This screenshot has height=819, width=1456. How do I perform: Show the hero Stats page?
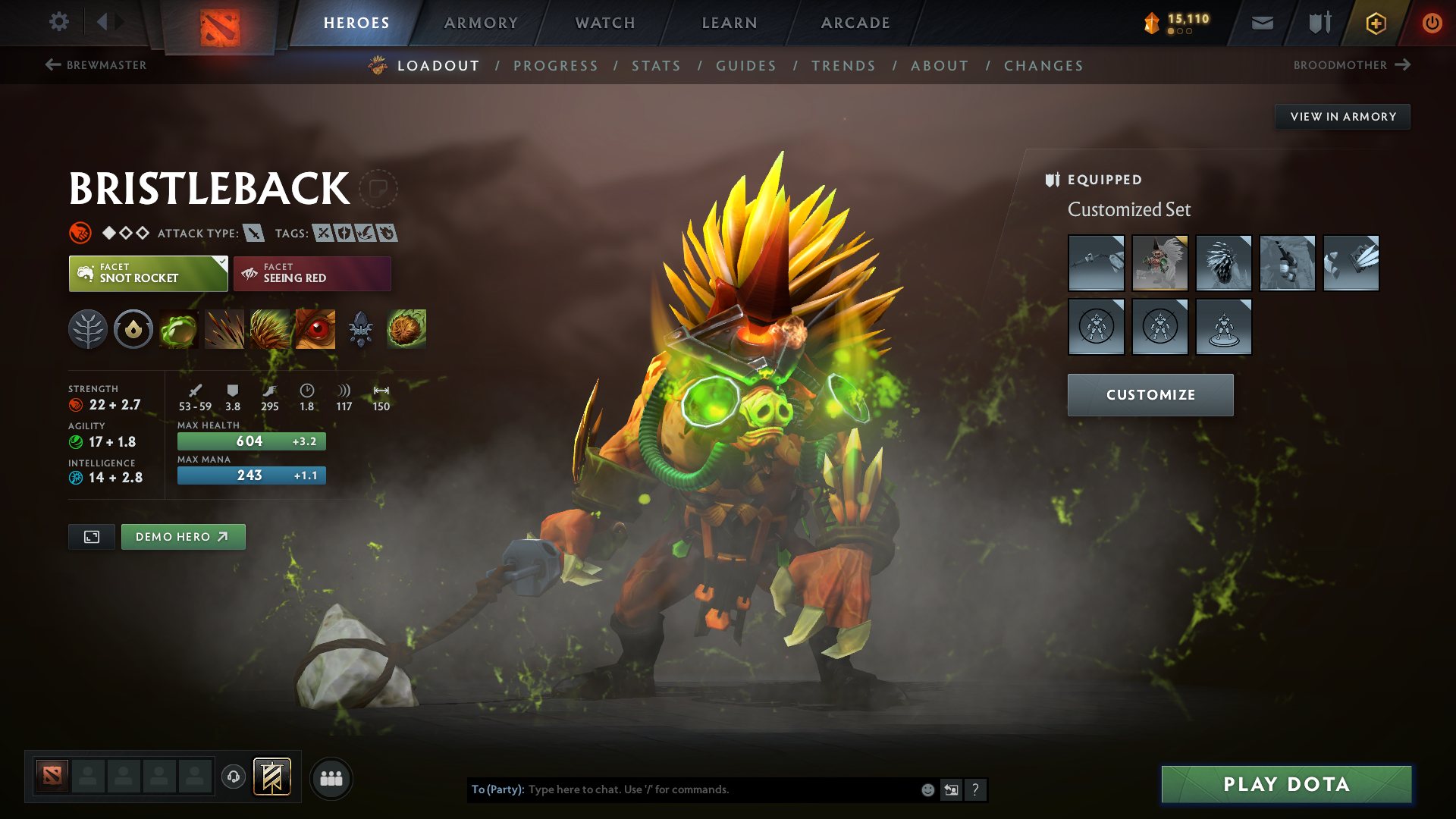click(x=656, y=66)
